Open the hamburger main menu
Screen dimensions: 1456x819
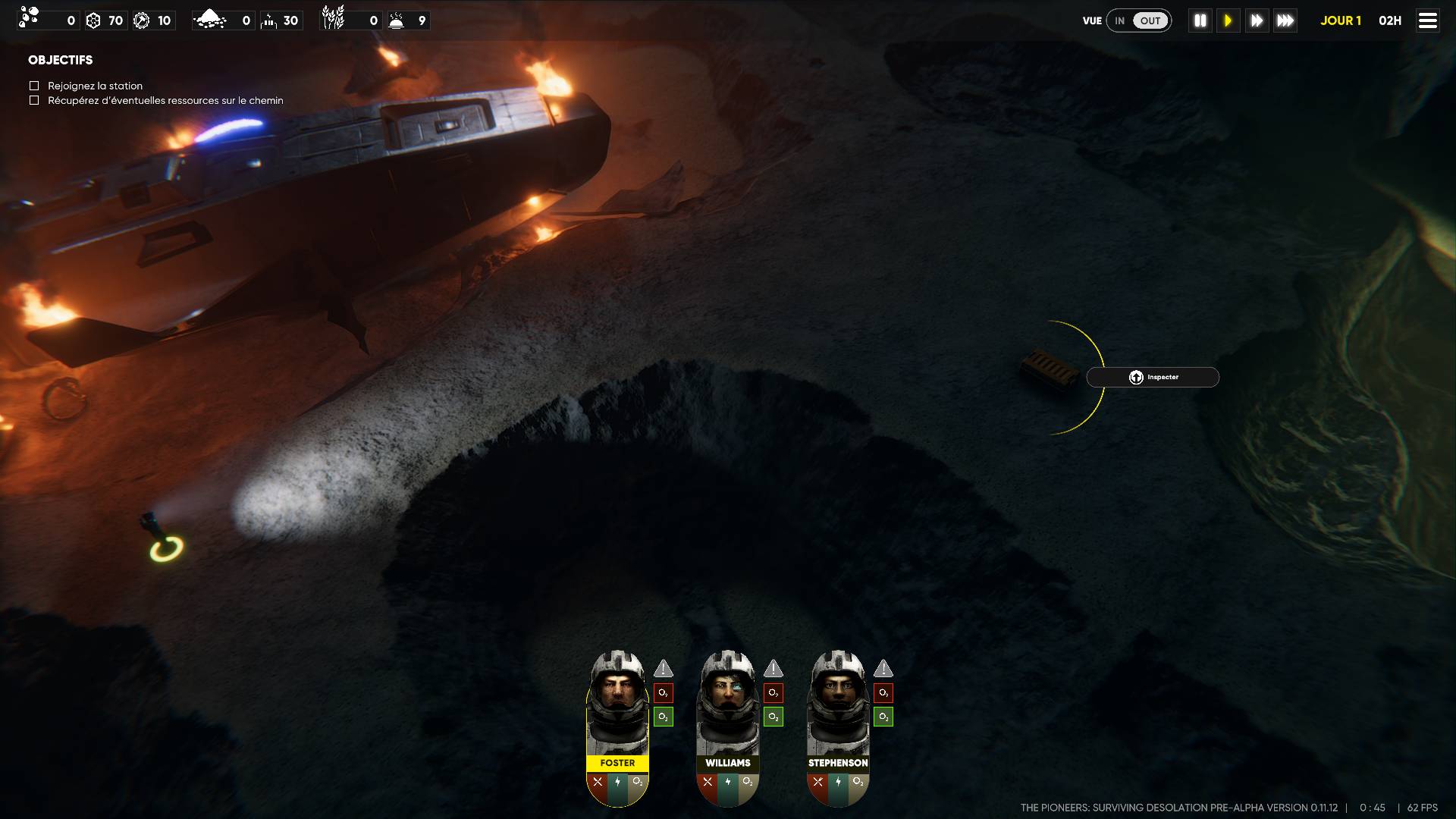click(1427, 20)
